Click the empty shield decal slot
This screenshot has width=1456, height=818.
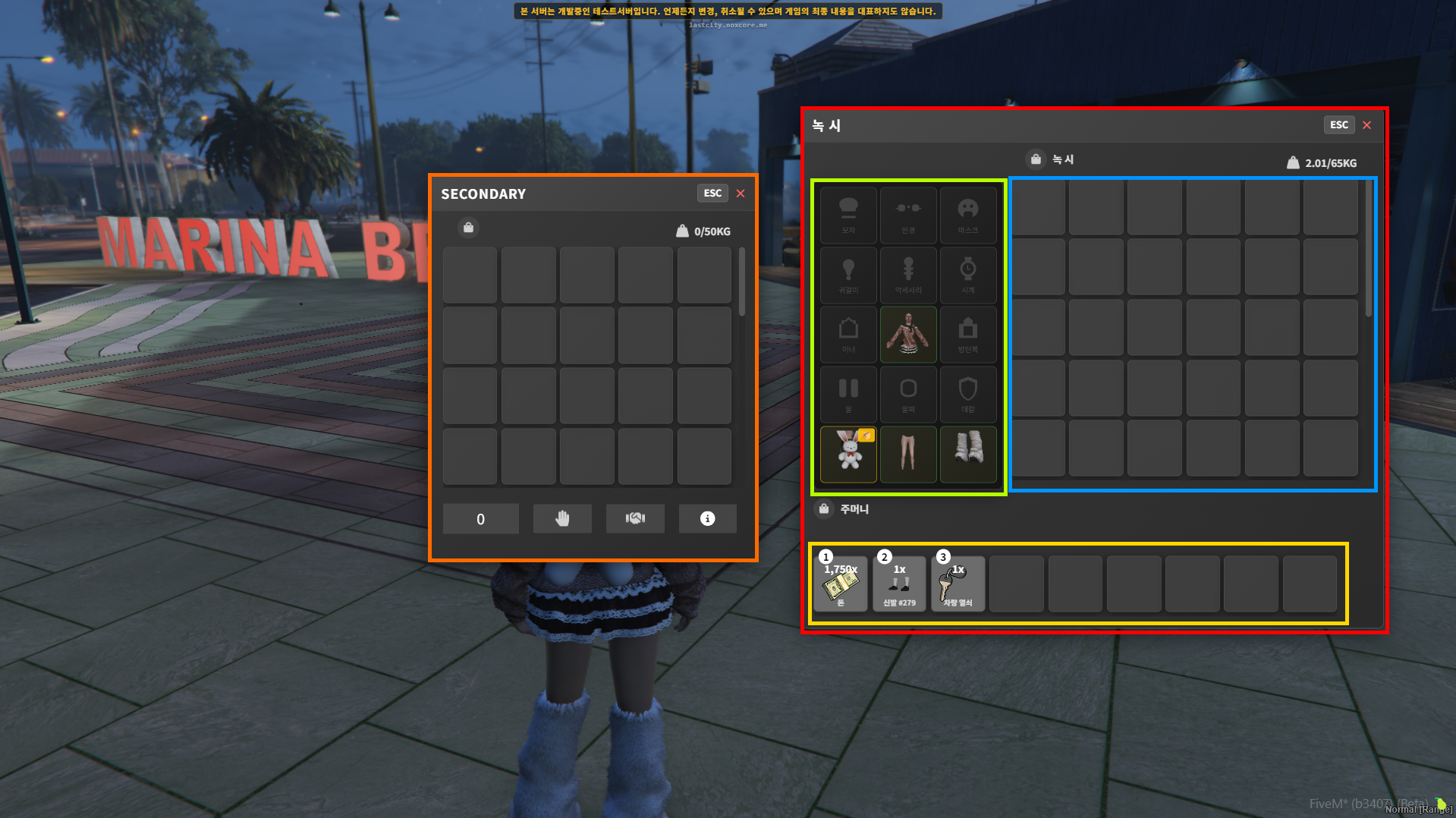point(967,395)
